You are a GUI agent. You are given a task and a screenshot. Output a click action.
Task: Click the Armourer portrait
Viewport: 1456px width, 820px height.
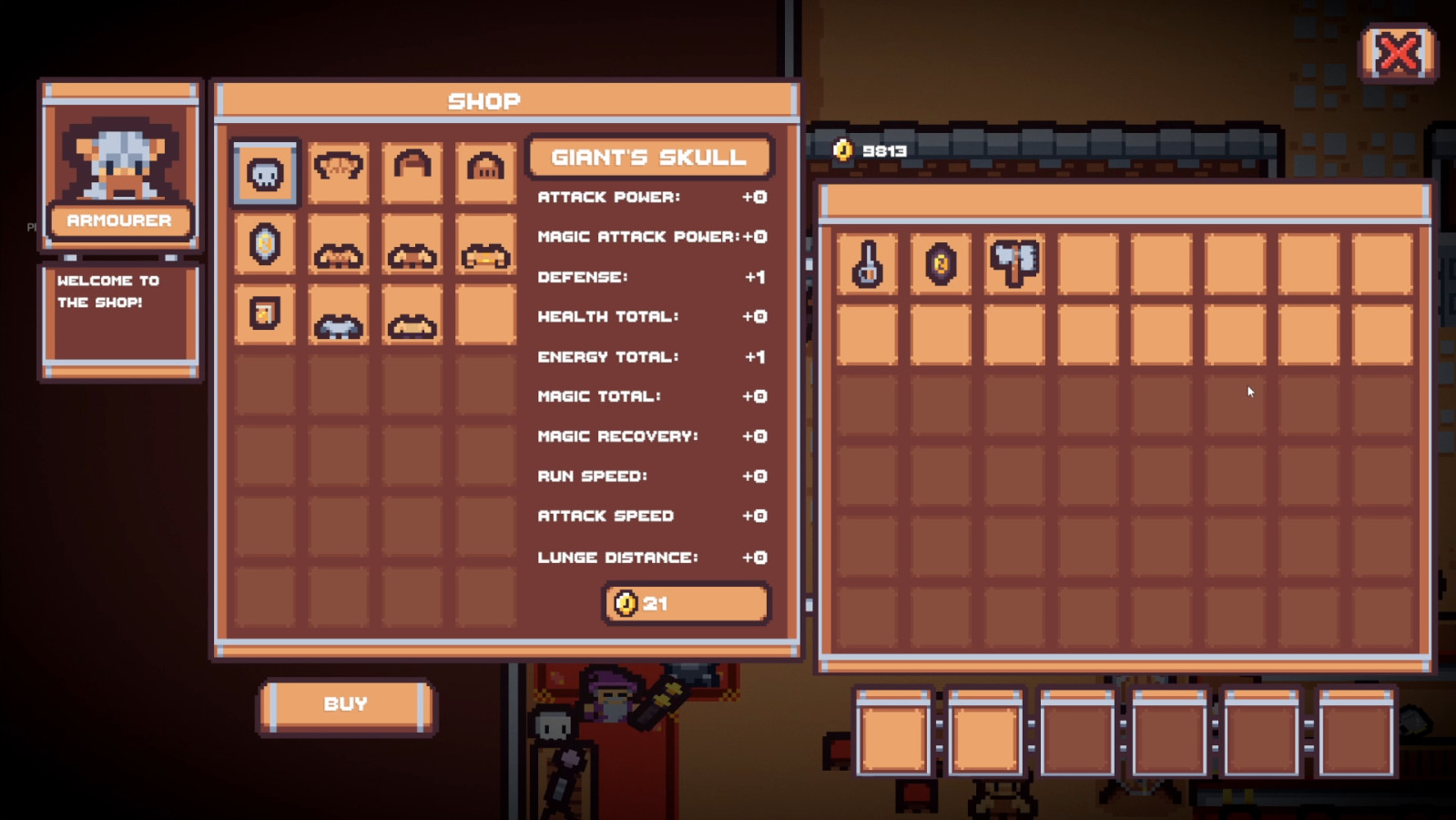click(120, 157)
